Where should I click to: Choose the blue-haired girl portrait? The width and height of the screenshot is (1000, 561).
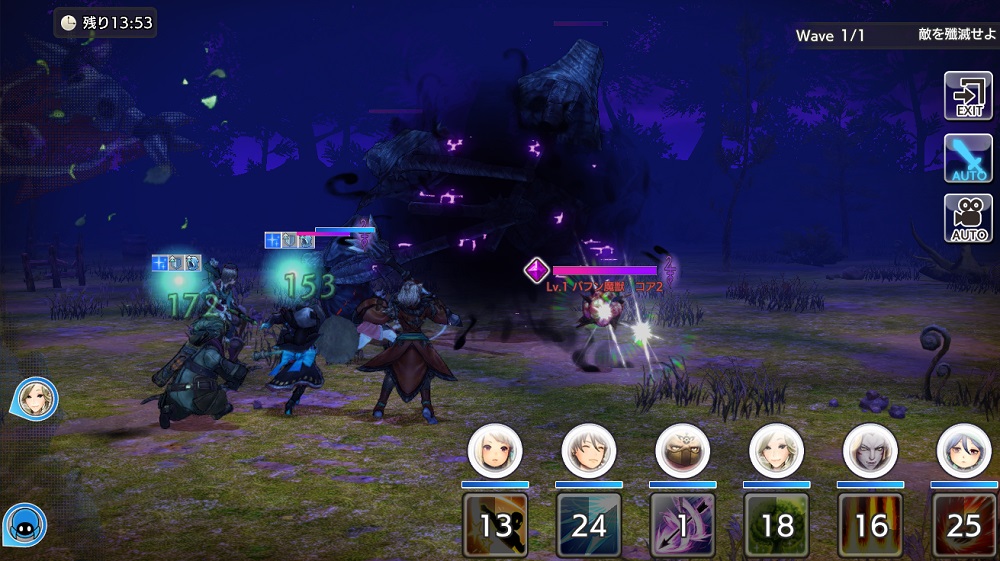[x=964, y=451]
